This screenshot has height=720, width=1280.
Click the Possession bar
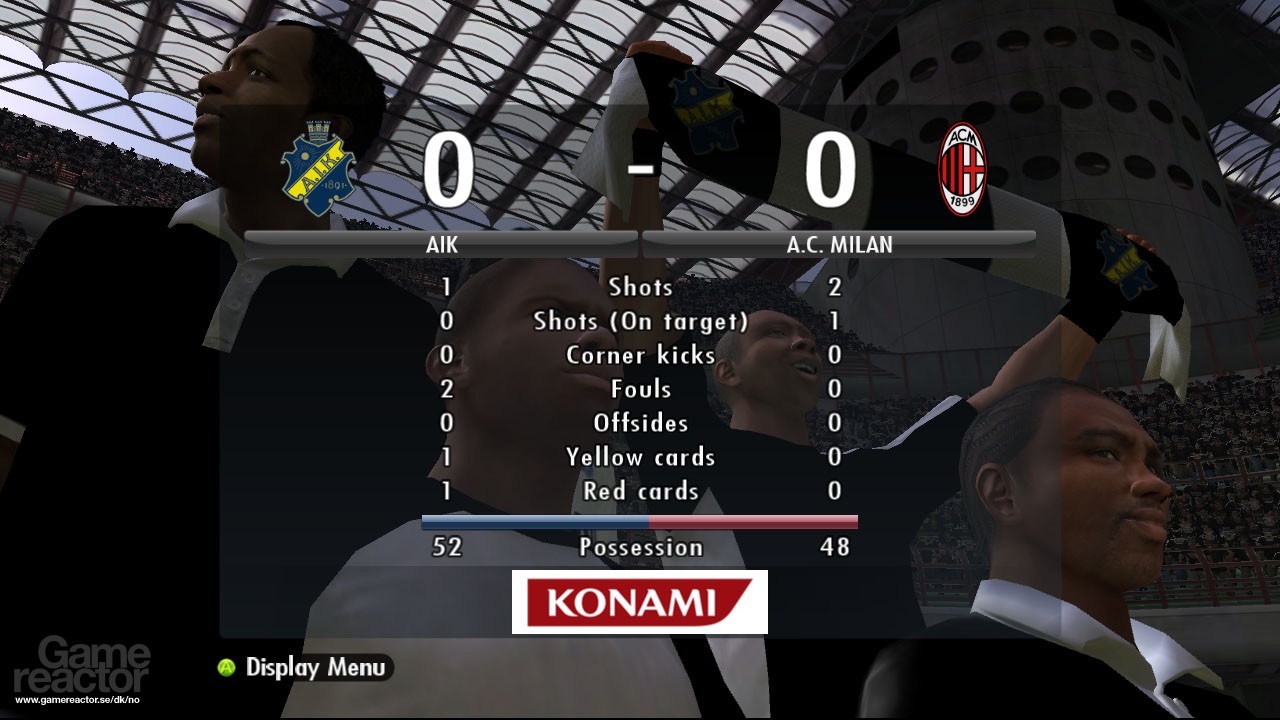coord(640,520)
